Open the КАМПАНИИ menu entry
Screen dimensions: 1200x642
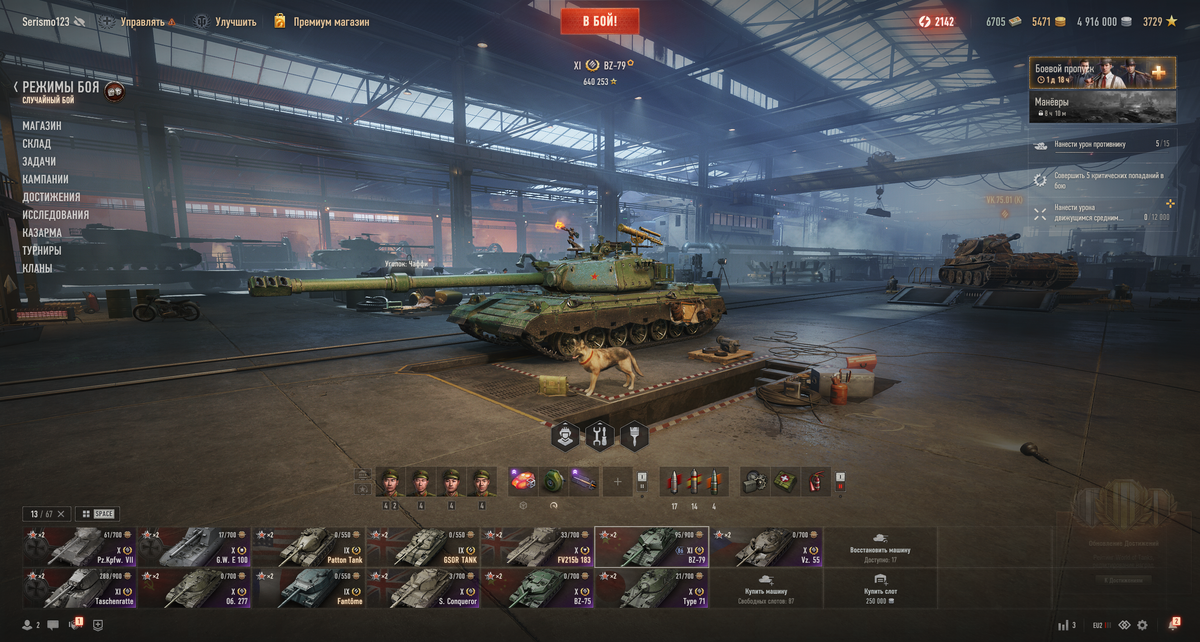coord(46,180)
